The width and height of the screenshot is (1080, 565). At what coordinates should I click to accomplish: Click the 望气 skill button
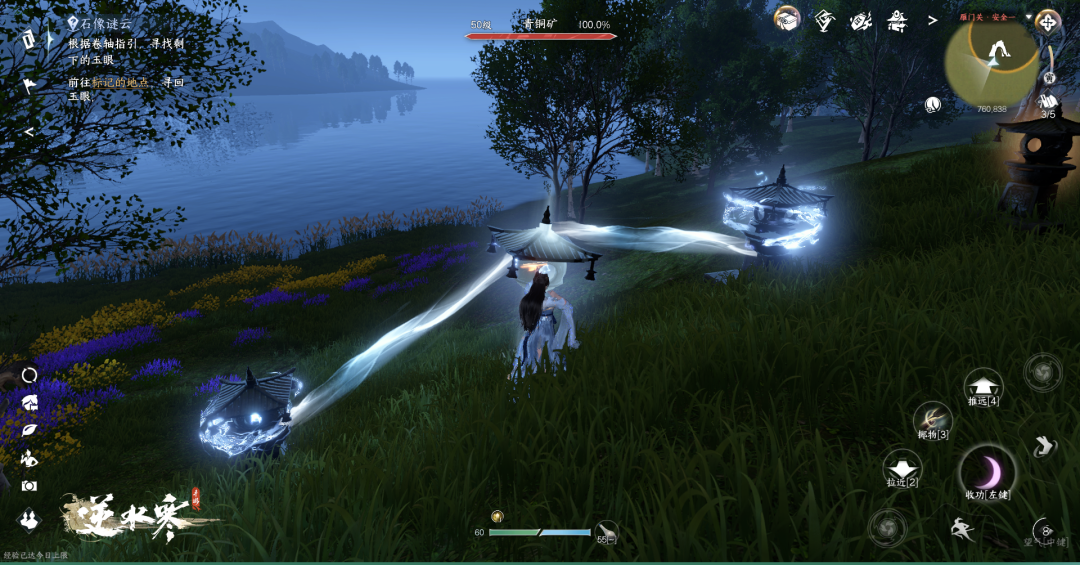tap(1044, 531)
